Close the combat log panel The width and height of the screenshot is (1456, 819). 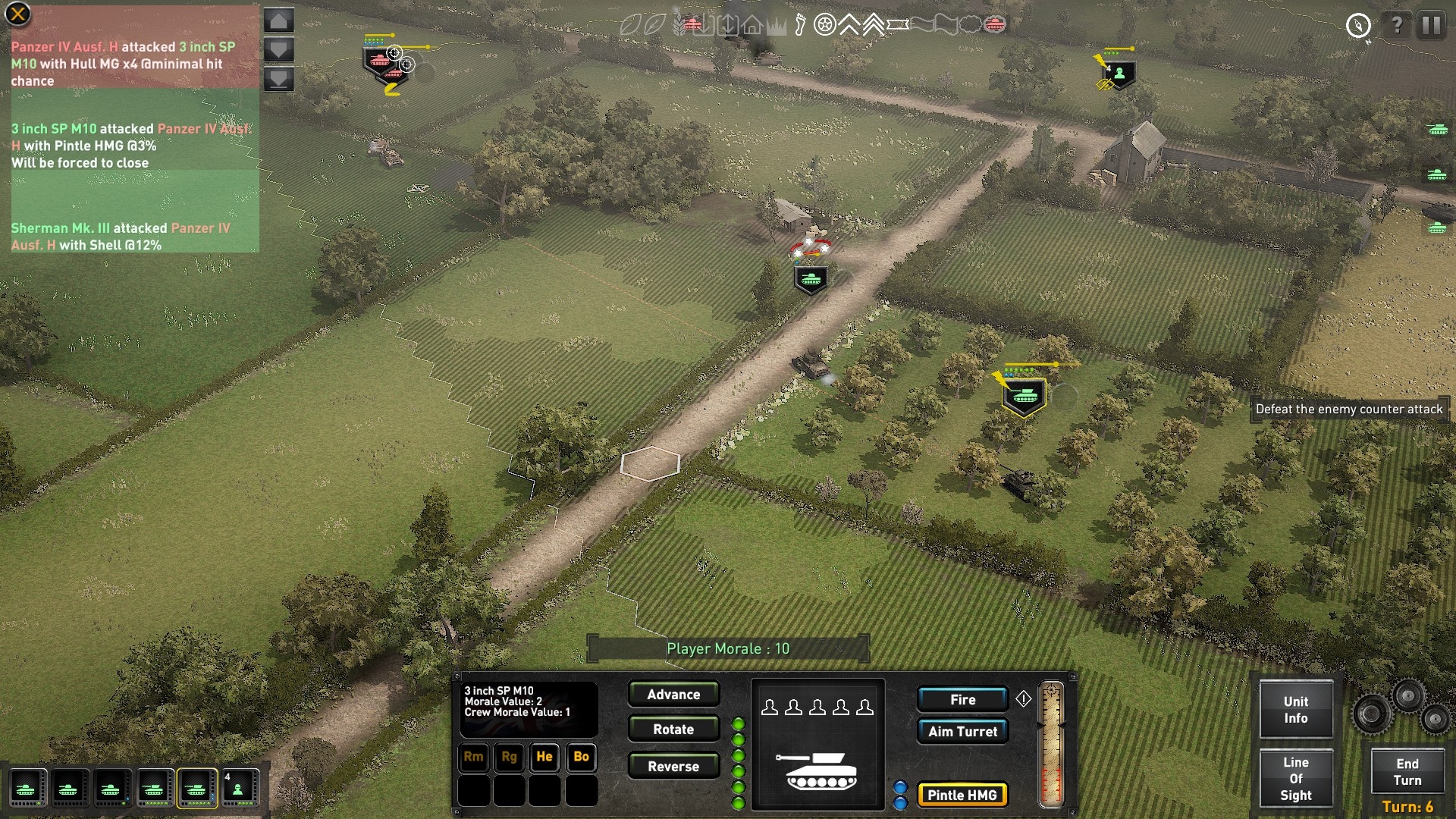click(17, 14)
